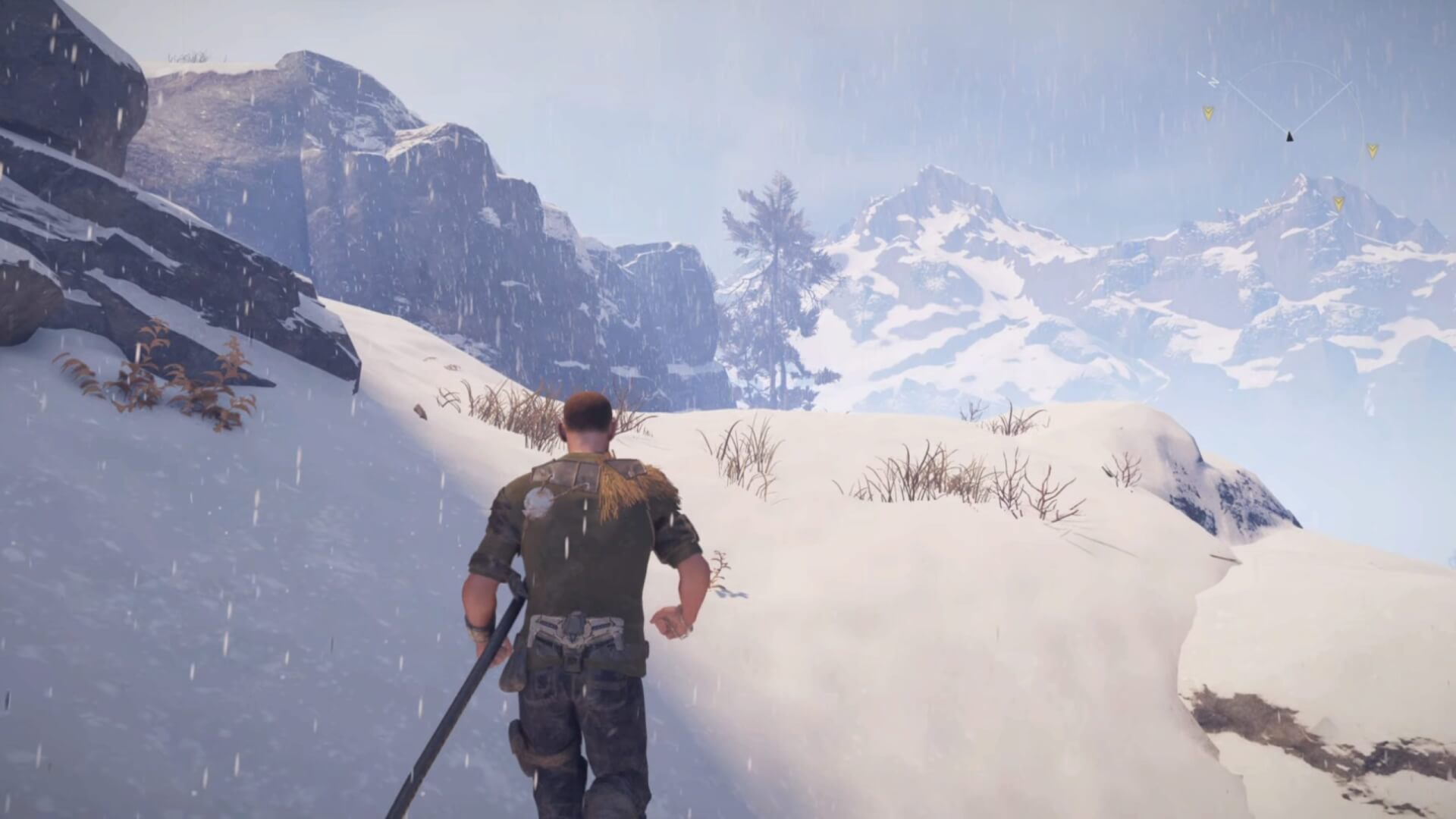This screenshot has width=1456, height=819.
Task: Click the yellow quest marker nearest the N label
Action: click(x=1208, y=113)
